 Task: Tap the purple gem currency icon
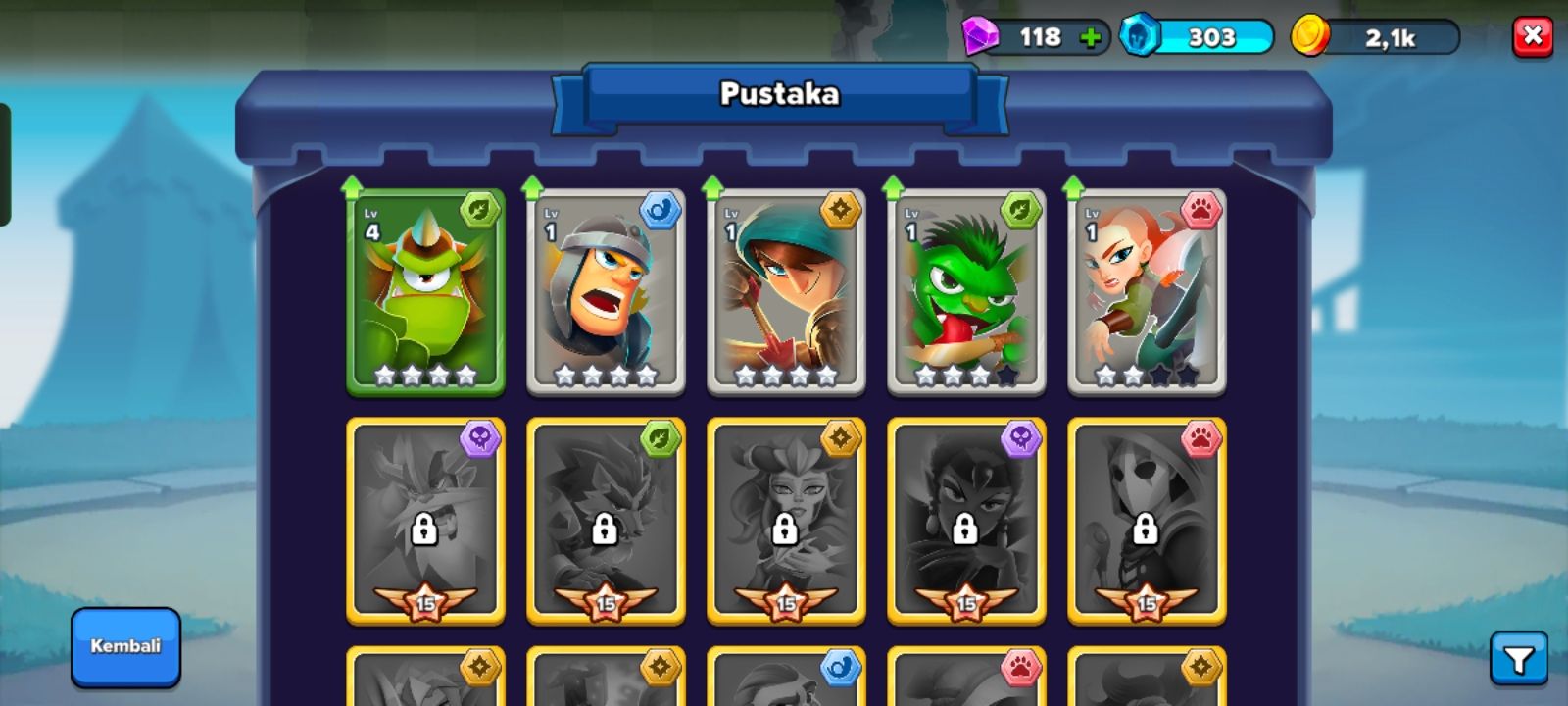978,37
